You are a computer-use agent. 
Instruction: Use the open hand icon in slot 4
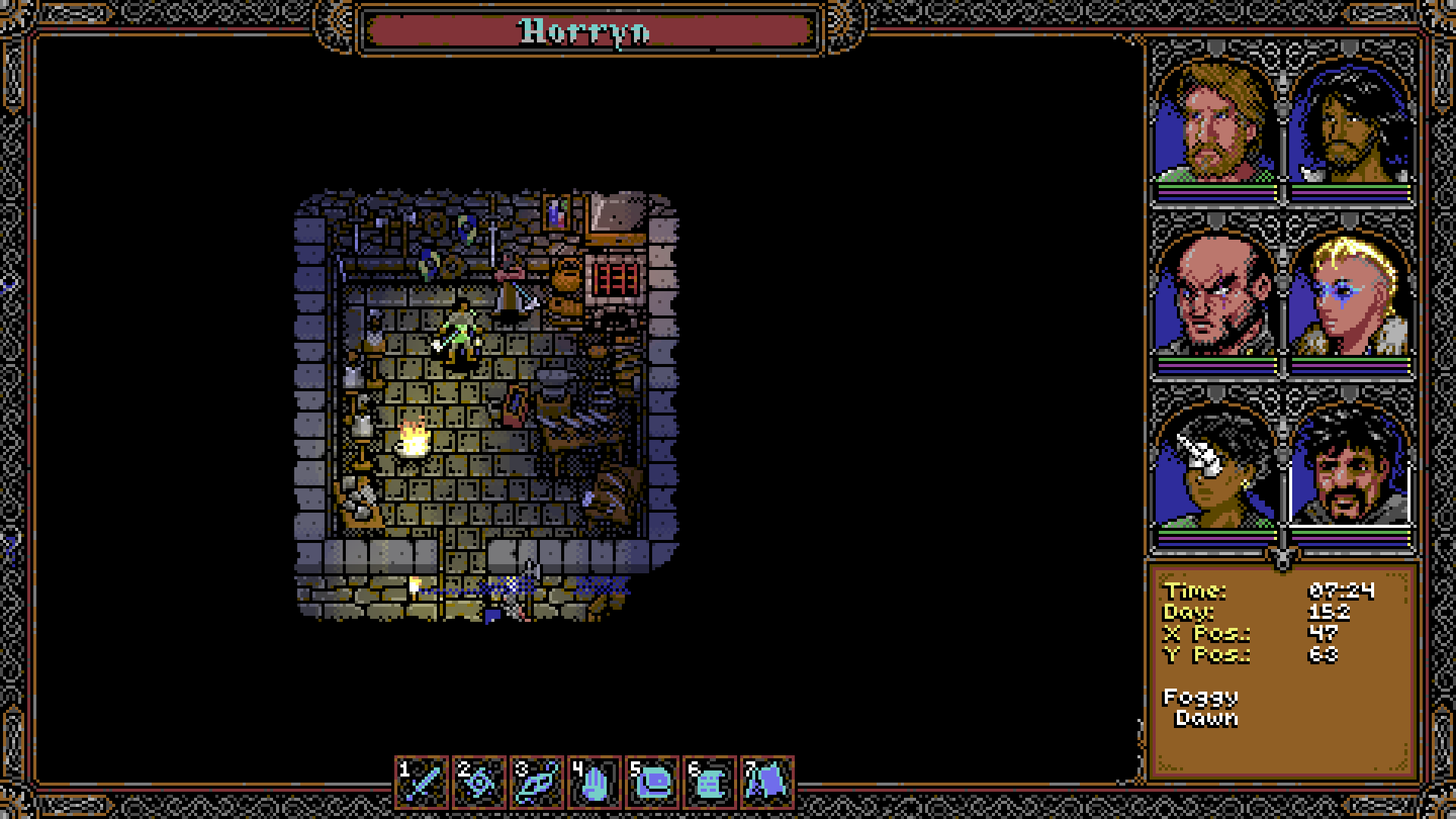595,781
